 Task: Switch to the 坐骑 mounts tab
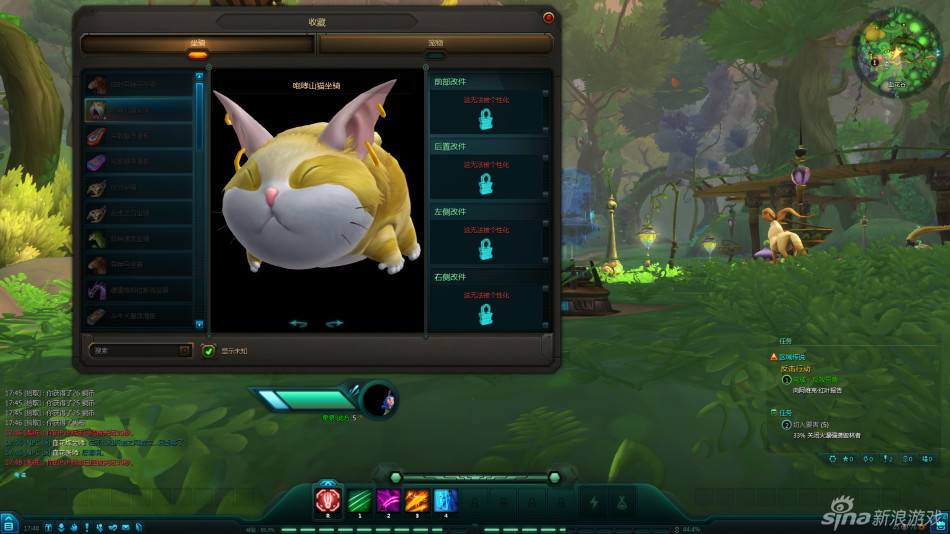[x=198, y=44]
